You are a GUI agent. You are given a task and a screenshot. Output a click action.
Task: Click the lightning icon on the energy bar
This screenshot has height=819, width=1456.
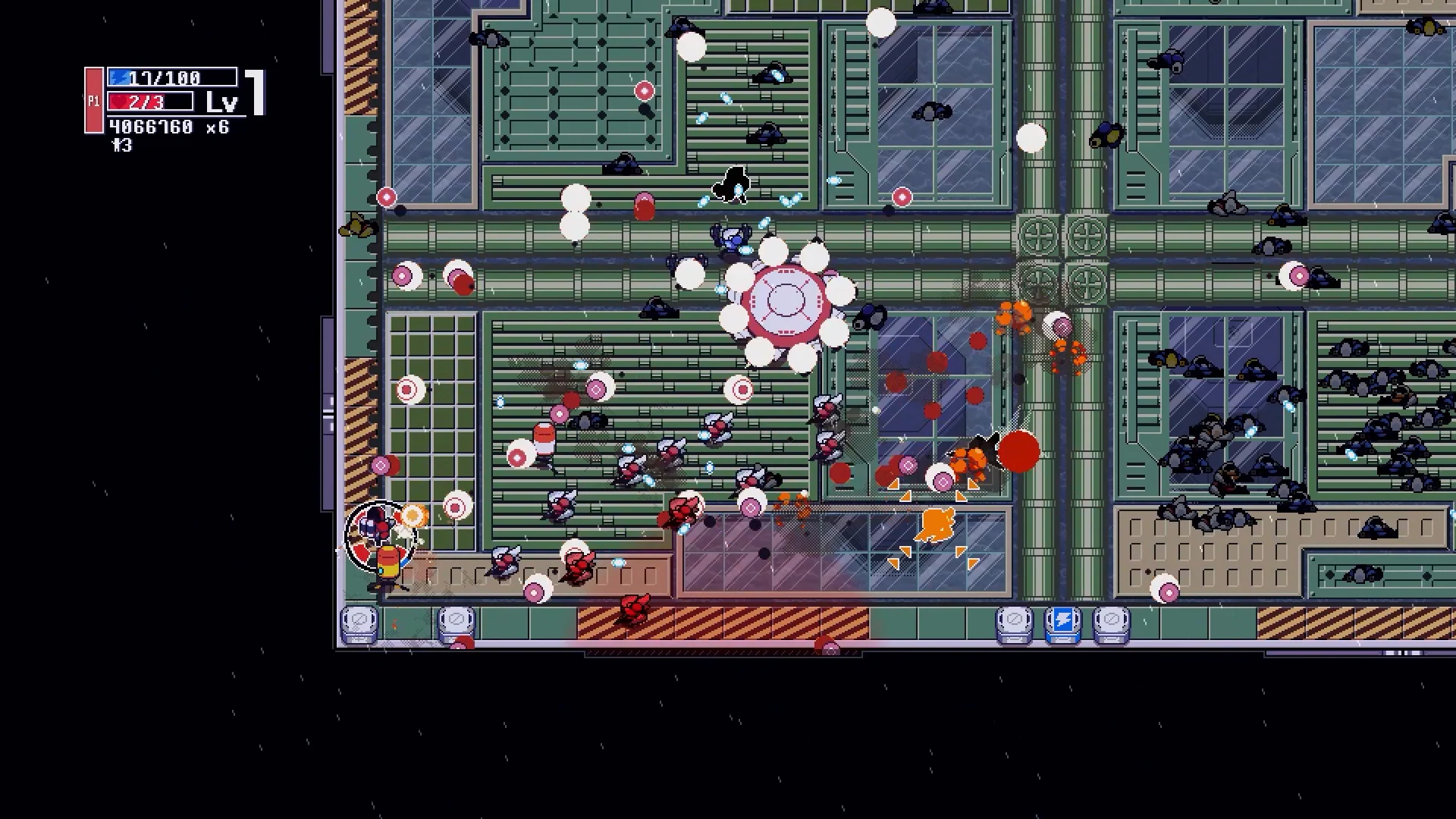click(x=120, y=76)
